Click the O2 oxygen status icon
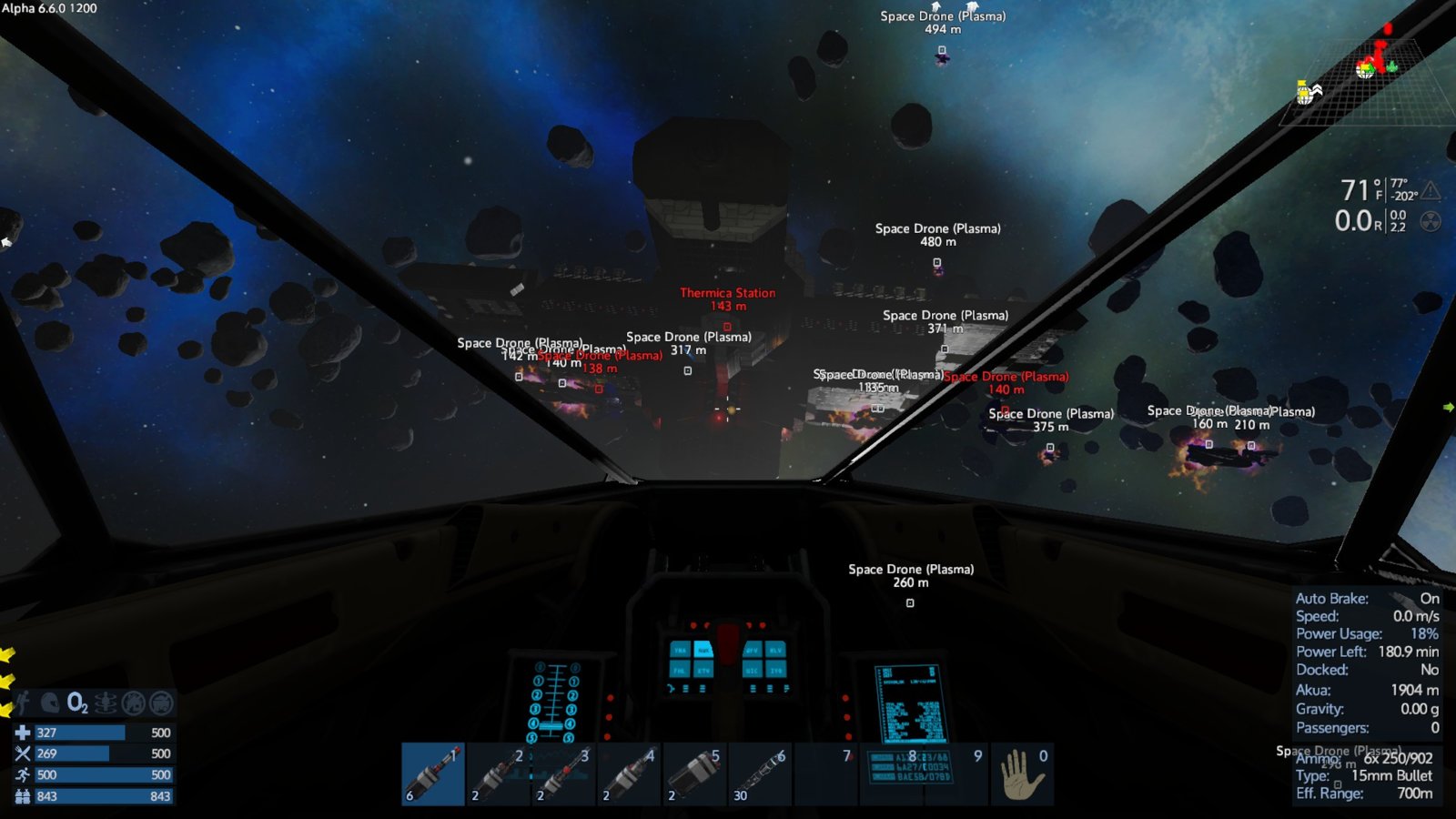Image resolution: width=1456 pixels, height=819 pixels. click(x=77, y=703)
